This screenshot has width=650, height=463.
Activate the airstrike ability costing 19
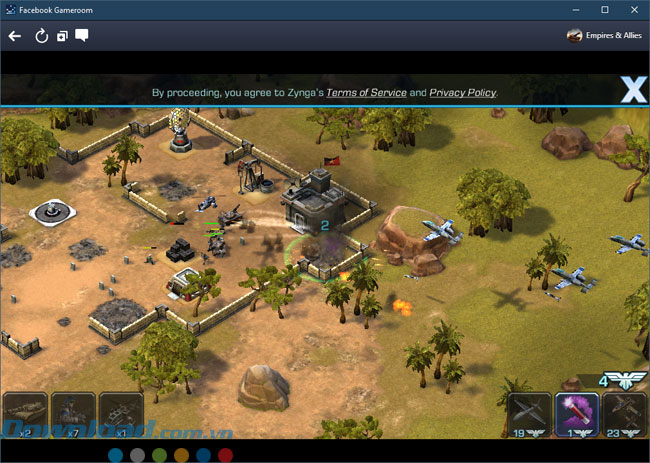(x=529, y=414)
